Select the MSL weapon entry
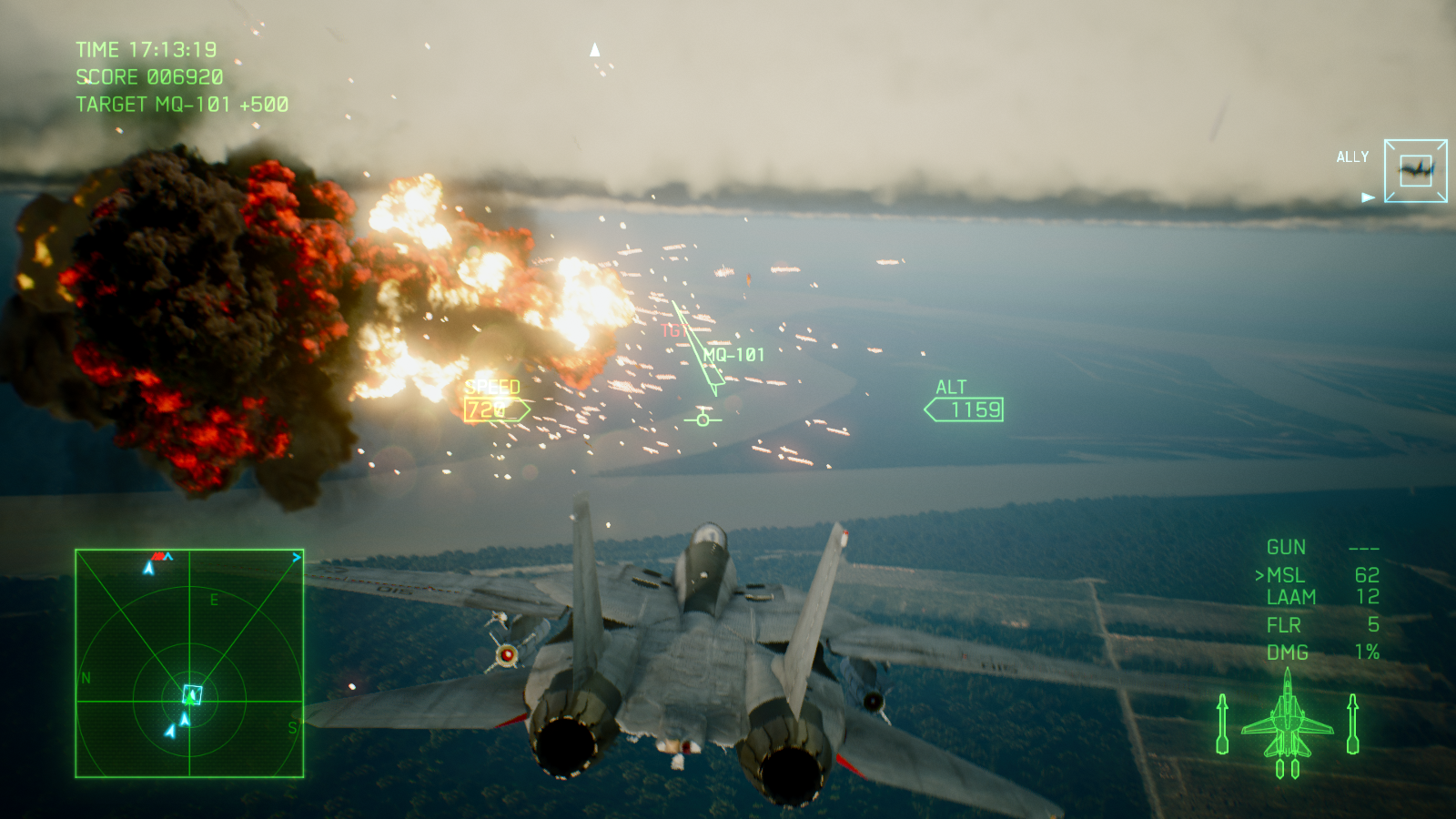Screen dimensions: 1456x819 [x=1286, y=575]
